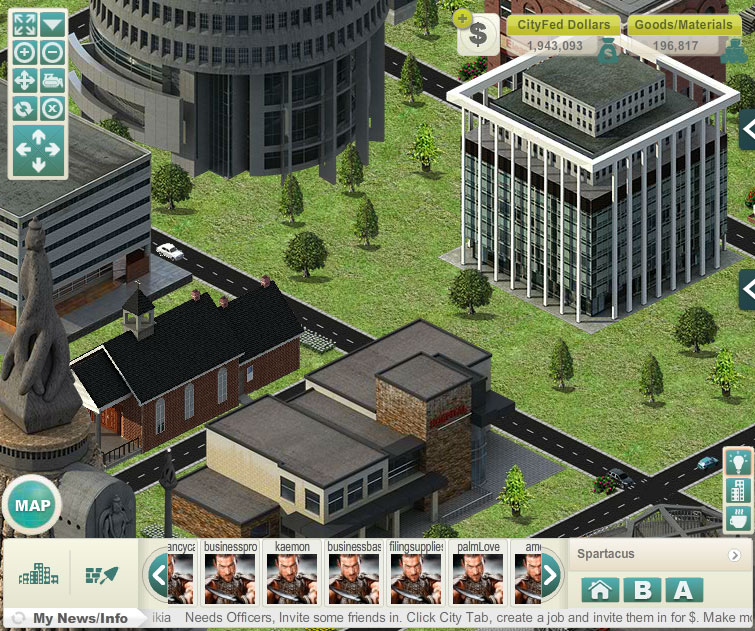Select the bulldozer demolish tool
The height and width of the screenshot is (631, 755).
pos(52,80)
